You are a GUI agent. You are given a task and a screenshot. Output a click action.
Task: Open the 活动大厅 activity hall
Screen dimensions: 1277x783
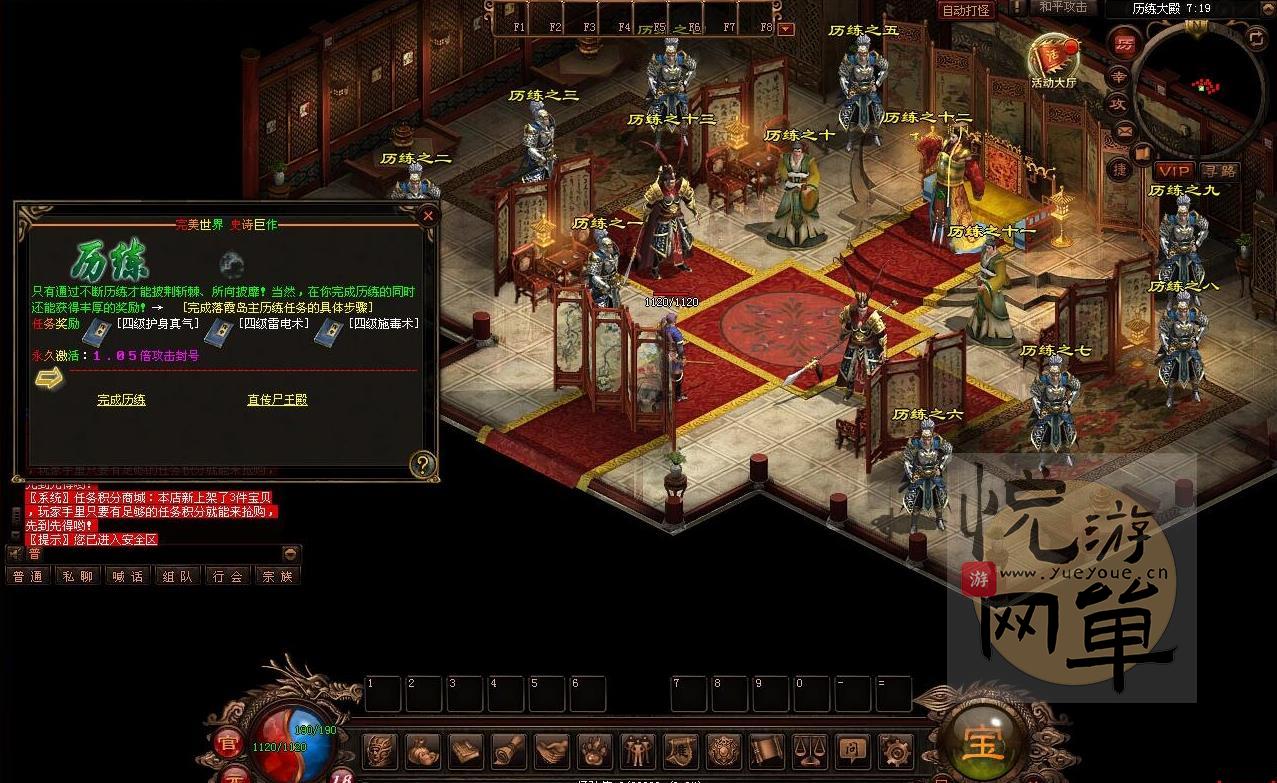(x=1052, y=60)
